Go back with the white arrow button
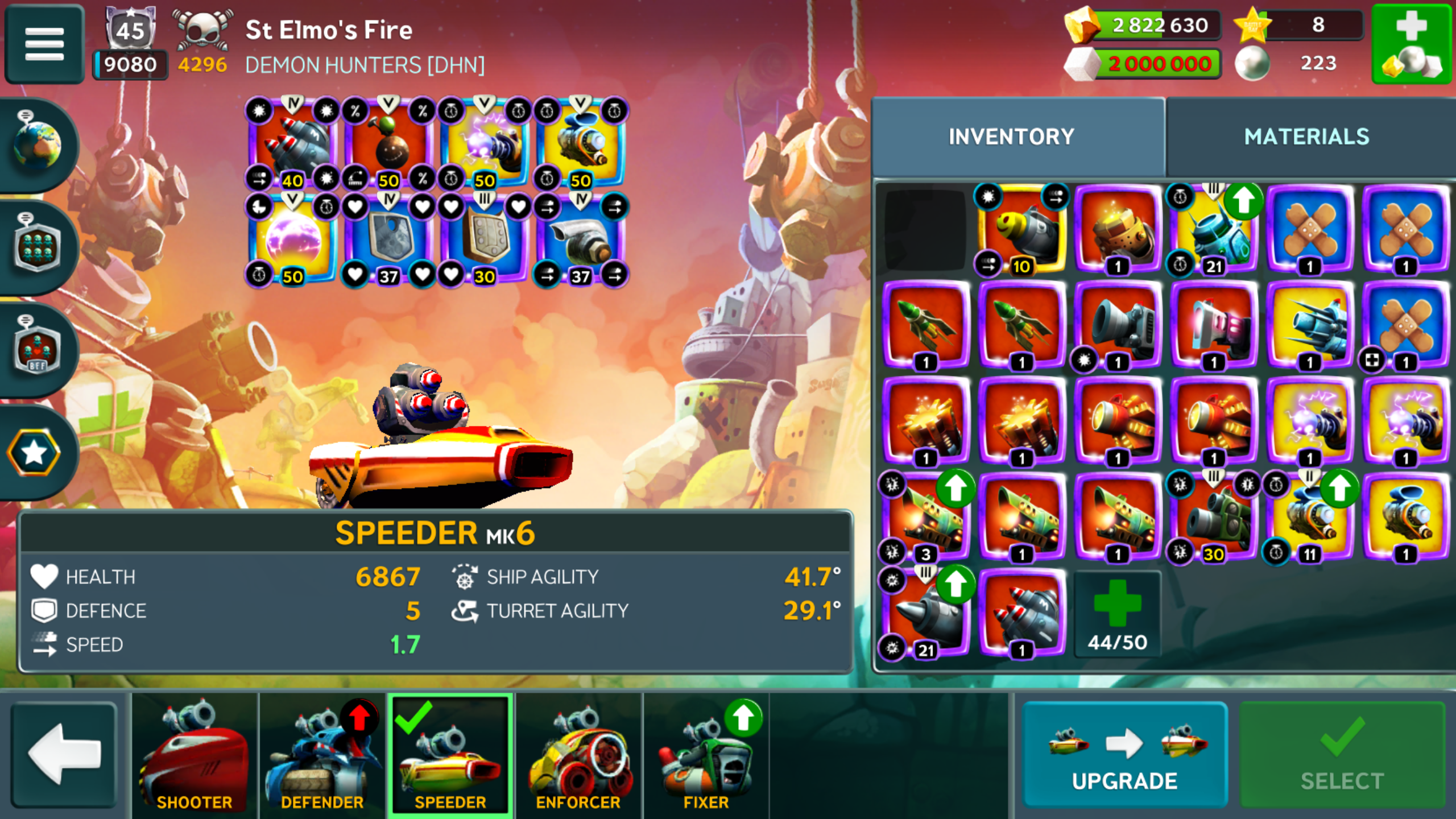The width and height of the screenshot is (1456, 819). pyautogui.click(x=64, y=754)
